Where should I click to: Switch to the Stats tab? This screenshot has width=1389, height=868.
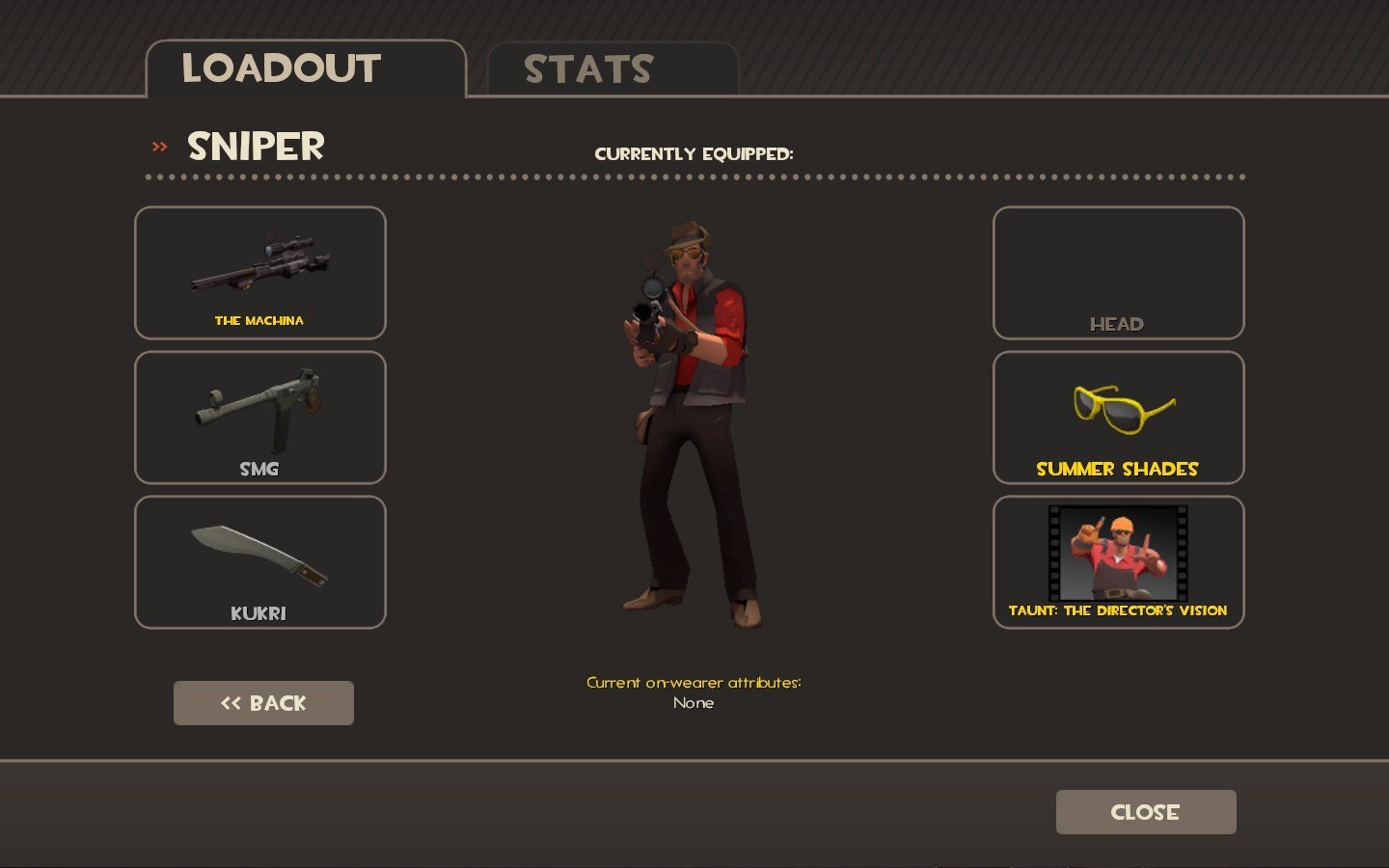pyautogui.click(x=613, y=69)
